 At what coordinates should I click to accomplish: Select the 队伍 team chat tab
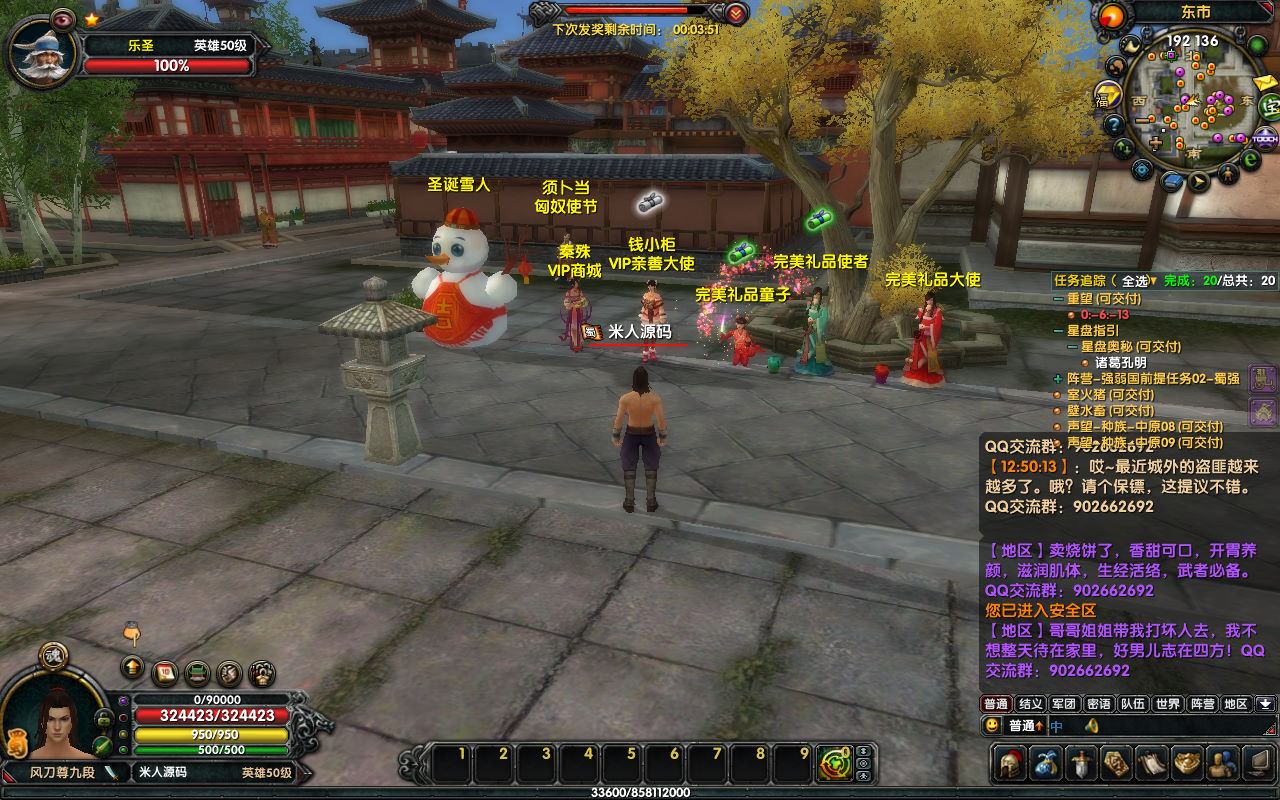[x=1132, y=704]
